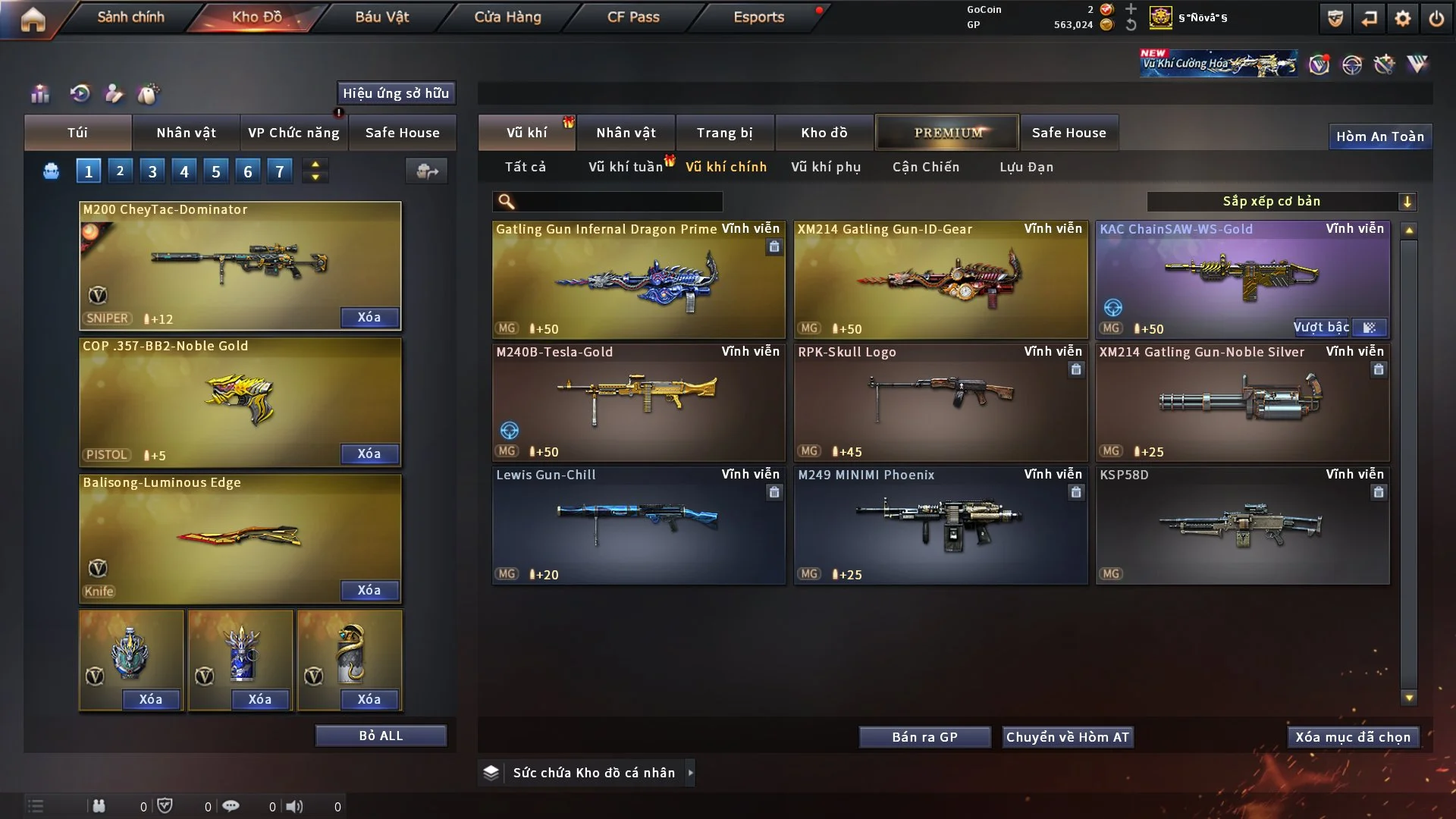The image size is (1456, 819).
Task: Click the weapon search field
Action: (618, 201)
